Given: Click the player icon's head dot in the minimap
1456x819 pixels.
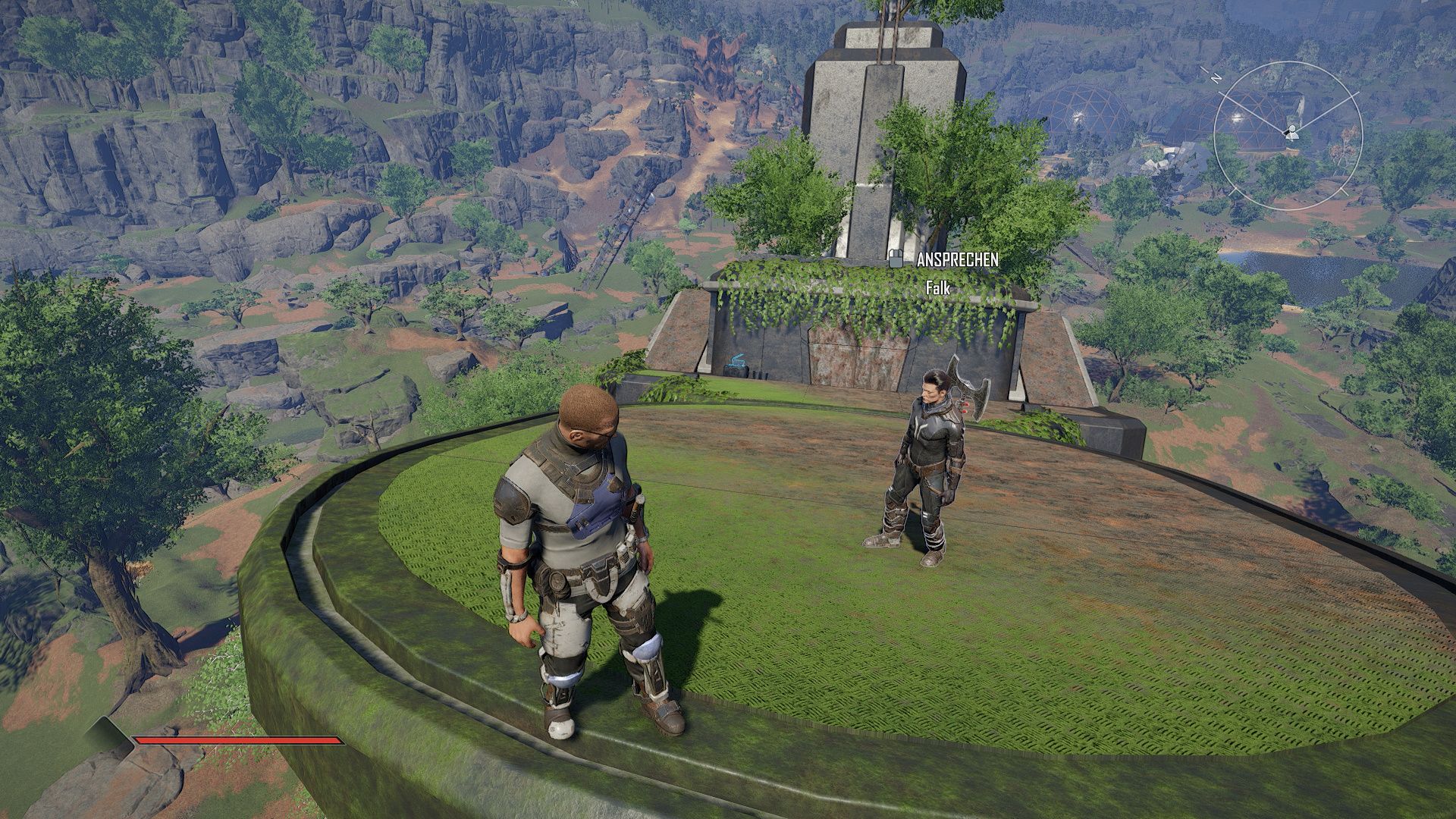Looking at the screenshot, I should point(1292,128).
